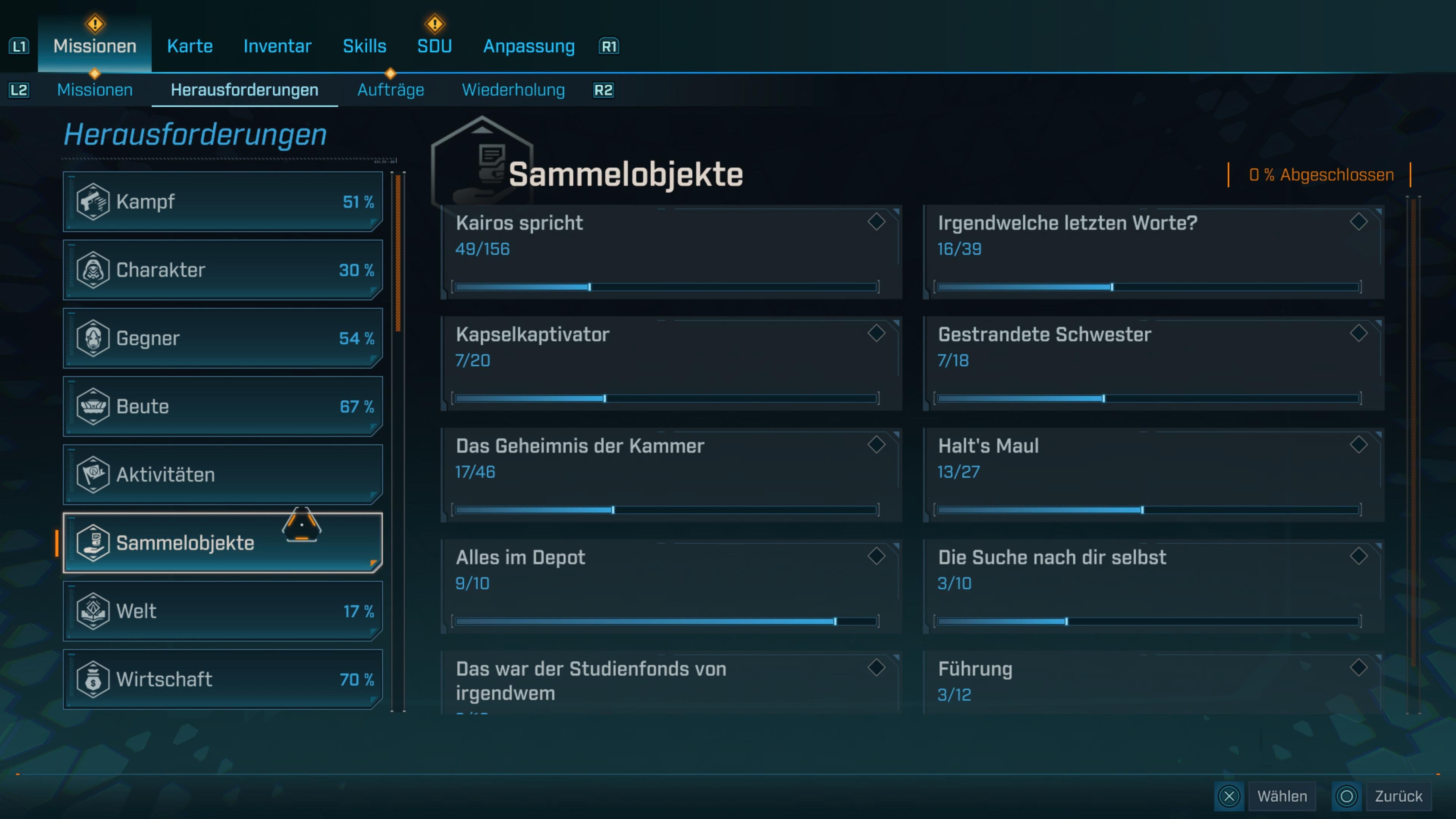
Task: Select the Gegner enemy mask icon
Action: pyautogui.click(x=94, y=338)
